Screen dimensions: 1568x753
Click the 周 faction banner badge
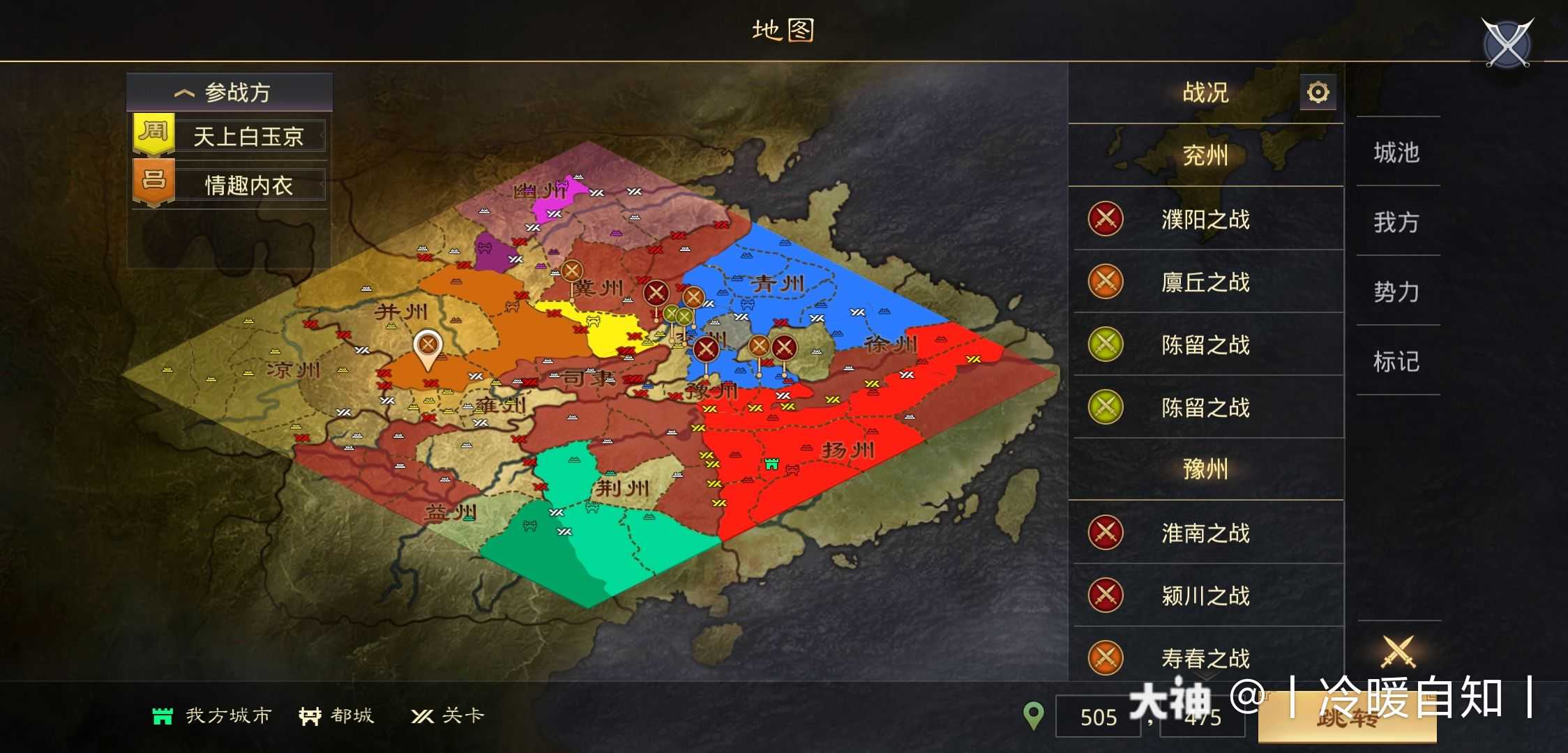click(x=155, y=133)
